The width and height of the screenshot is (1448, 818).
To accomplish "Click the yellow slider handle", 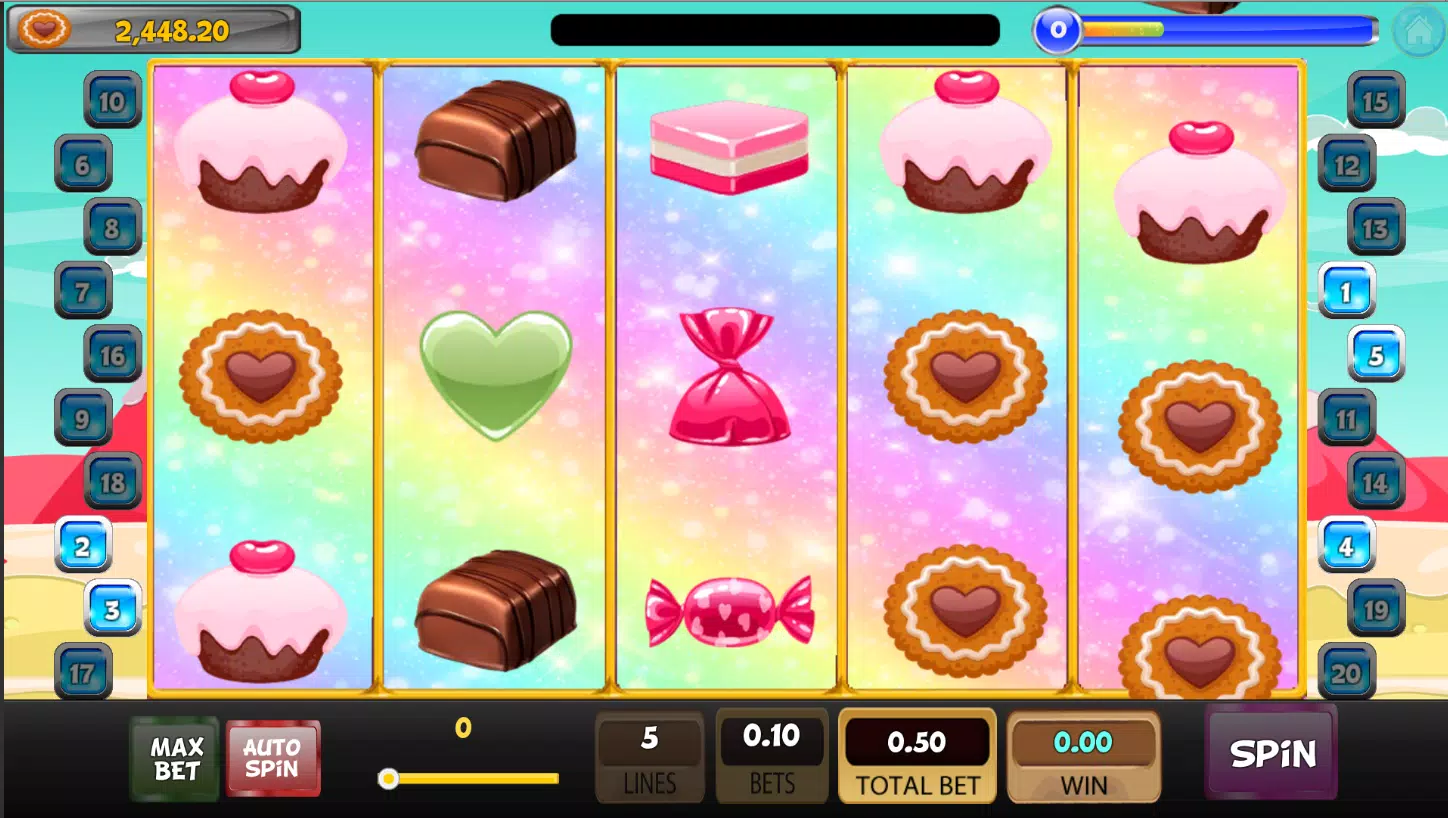I will [x=388, y=778].
